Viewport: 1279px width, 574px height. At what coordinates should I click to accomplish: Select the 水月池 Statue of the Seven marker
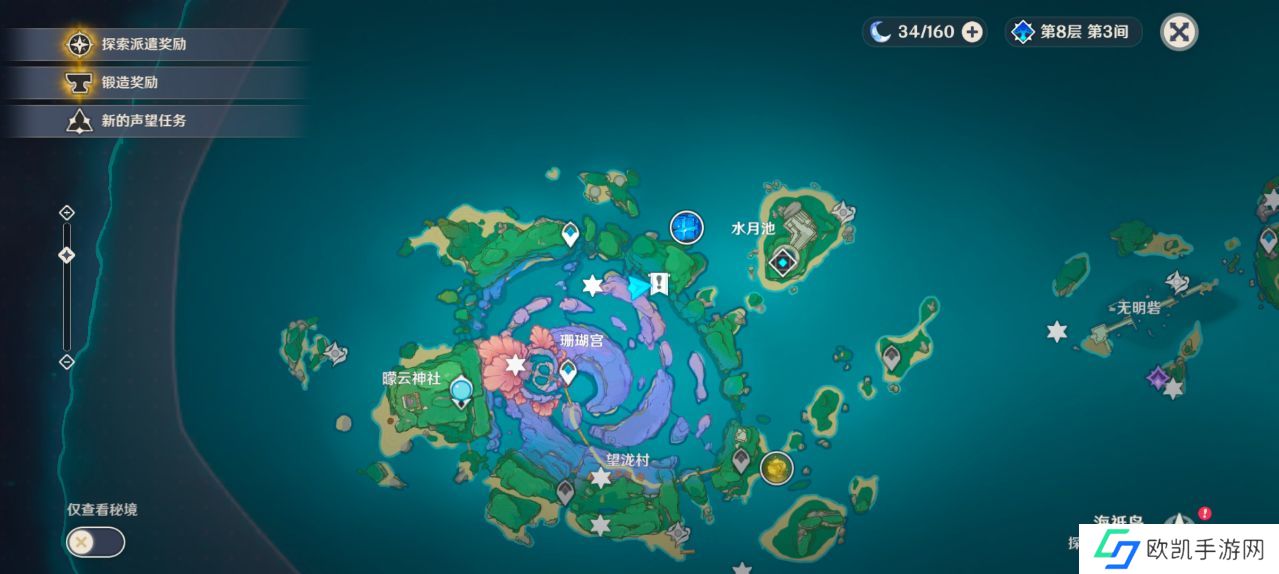(782, 263)
